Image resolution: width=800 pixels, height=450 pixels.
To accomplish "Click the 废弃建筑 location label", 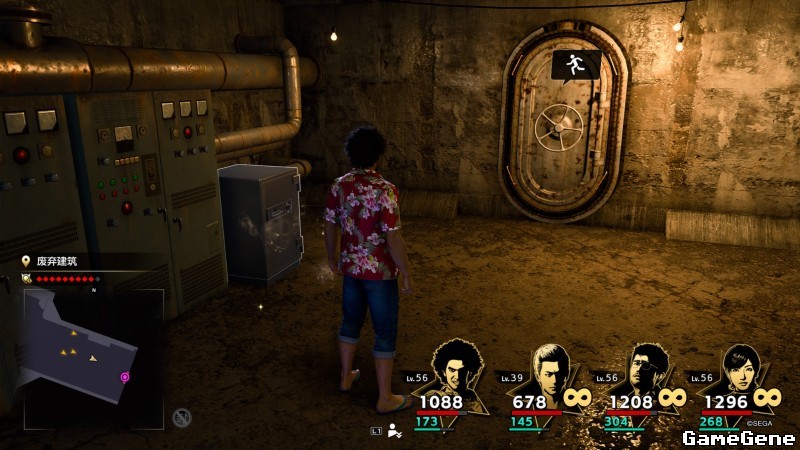I will tap(56, 262).
